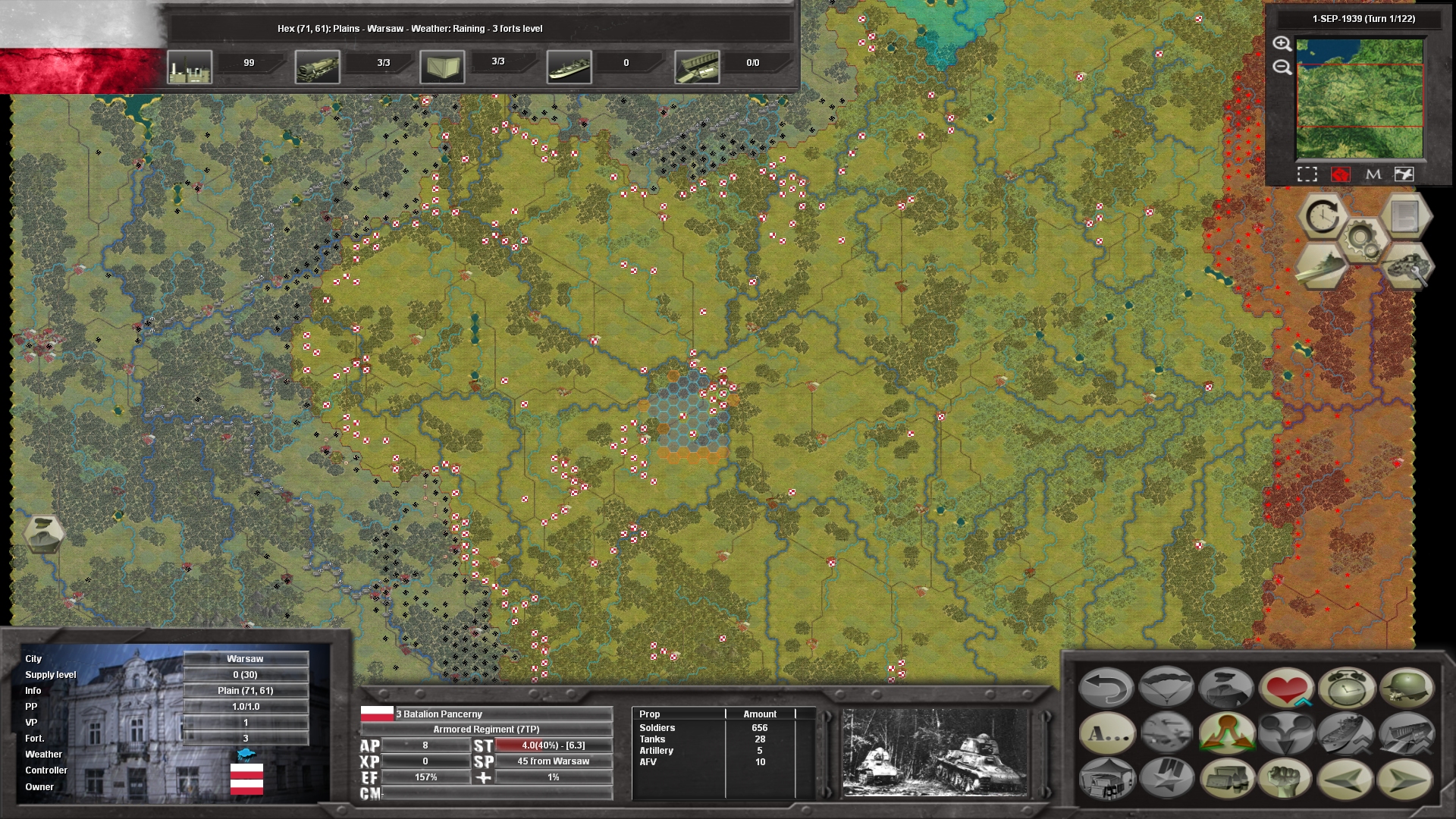Screen dimensions: 1456x819
Task: Zoom in using the minimap magnifier button
Action: [1282, 45]
